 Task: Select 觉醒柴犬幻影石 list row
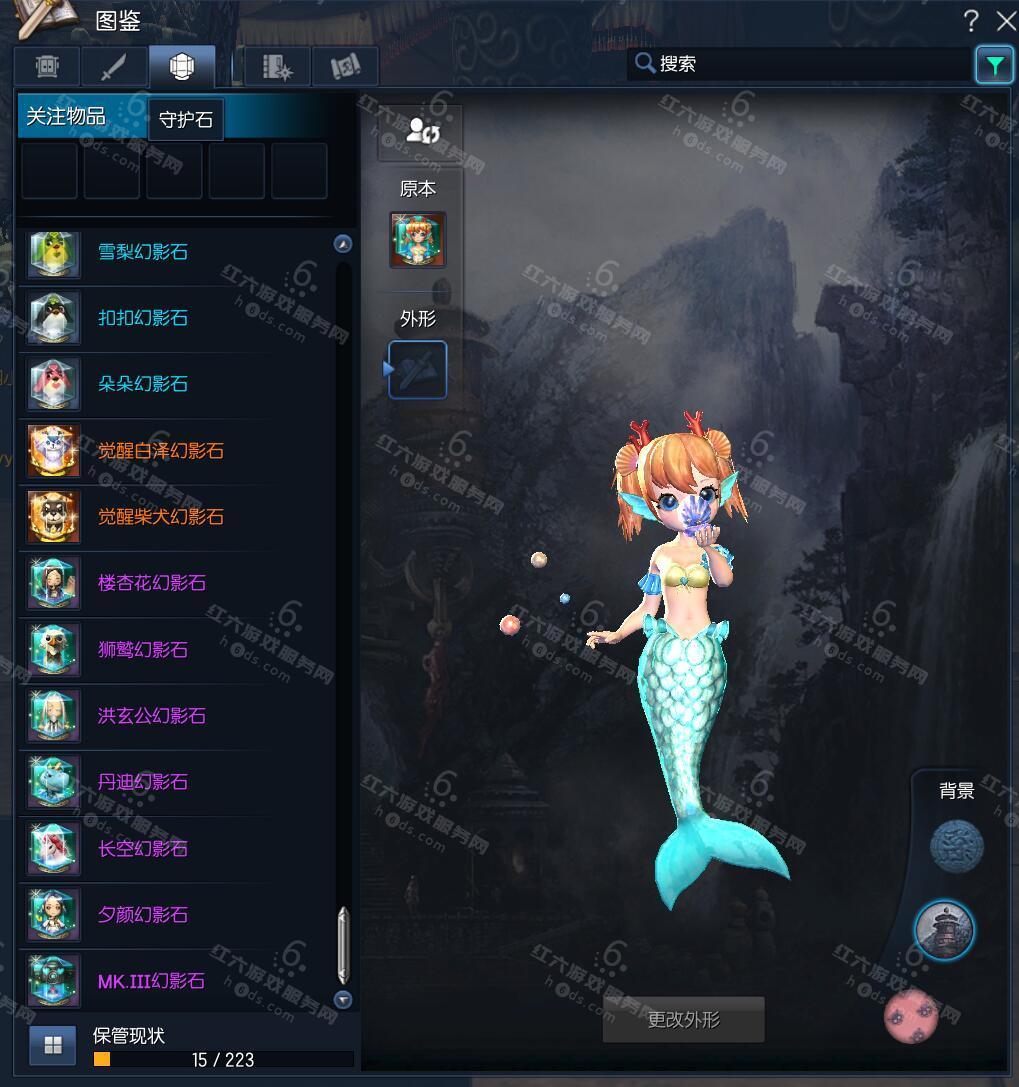pyautogui.click(x=160, y=517)
